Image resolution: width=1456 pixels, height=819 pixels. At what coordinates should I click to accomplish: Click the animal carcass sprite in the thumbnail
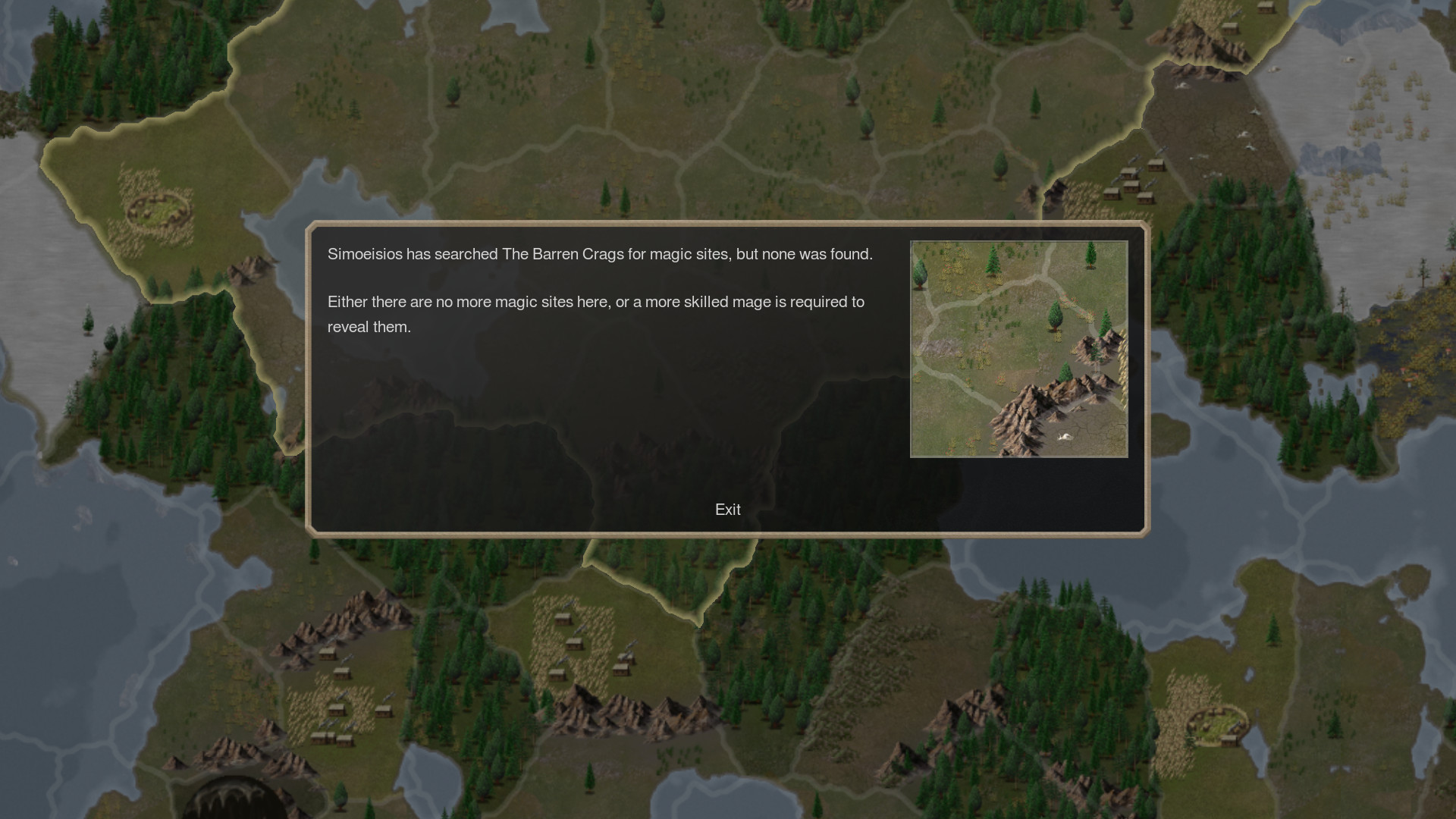pyautogui.click(x=1065, y=437)
